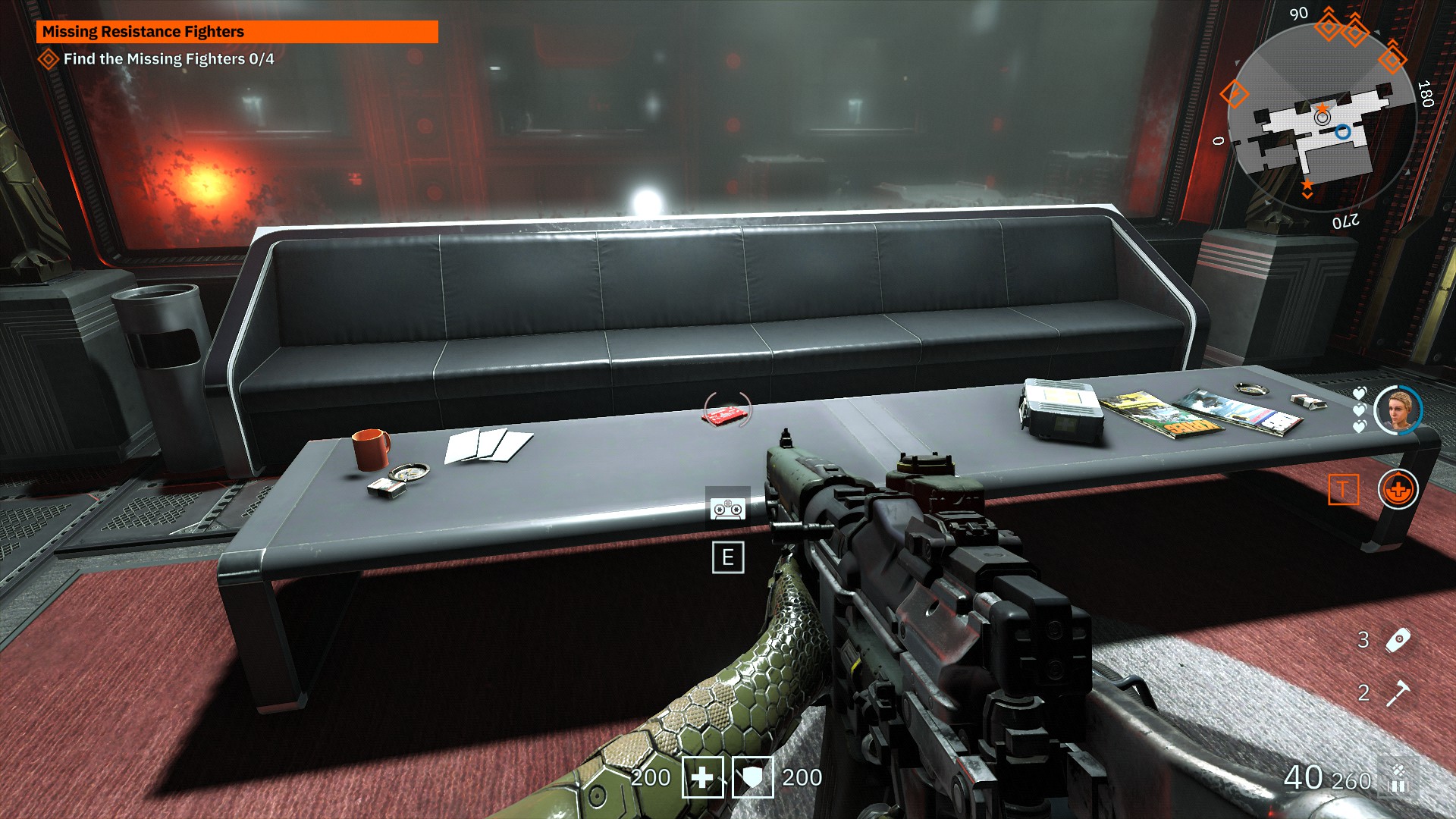Click the medkit plus icon near health number
This screenshot has height=819, width=1456.
[702, 777]
